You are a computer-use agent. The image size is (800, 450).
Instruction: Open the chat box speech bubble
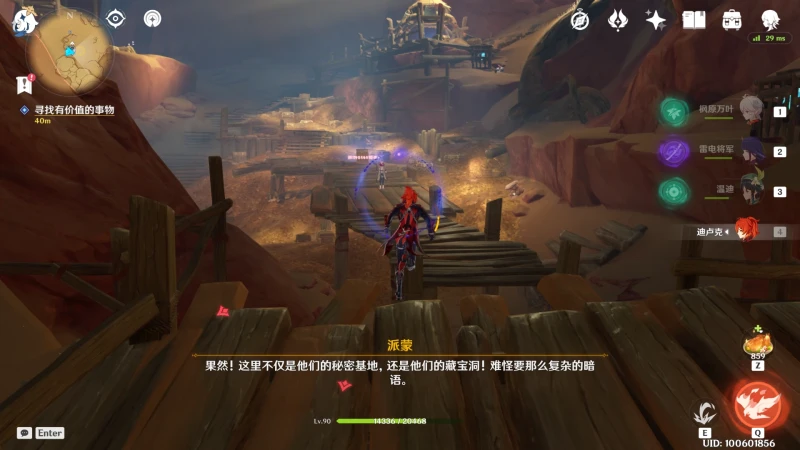[x=24, y=433]
